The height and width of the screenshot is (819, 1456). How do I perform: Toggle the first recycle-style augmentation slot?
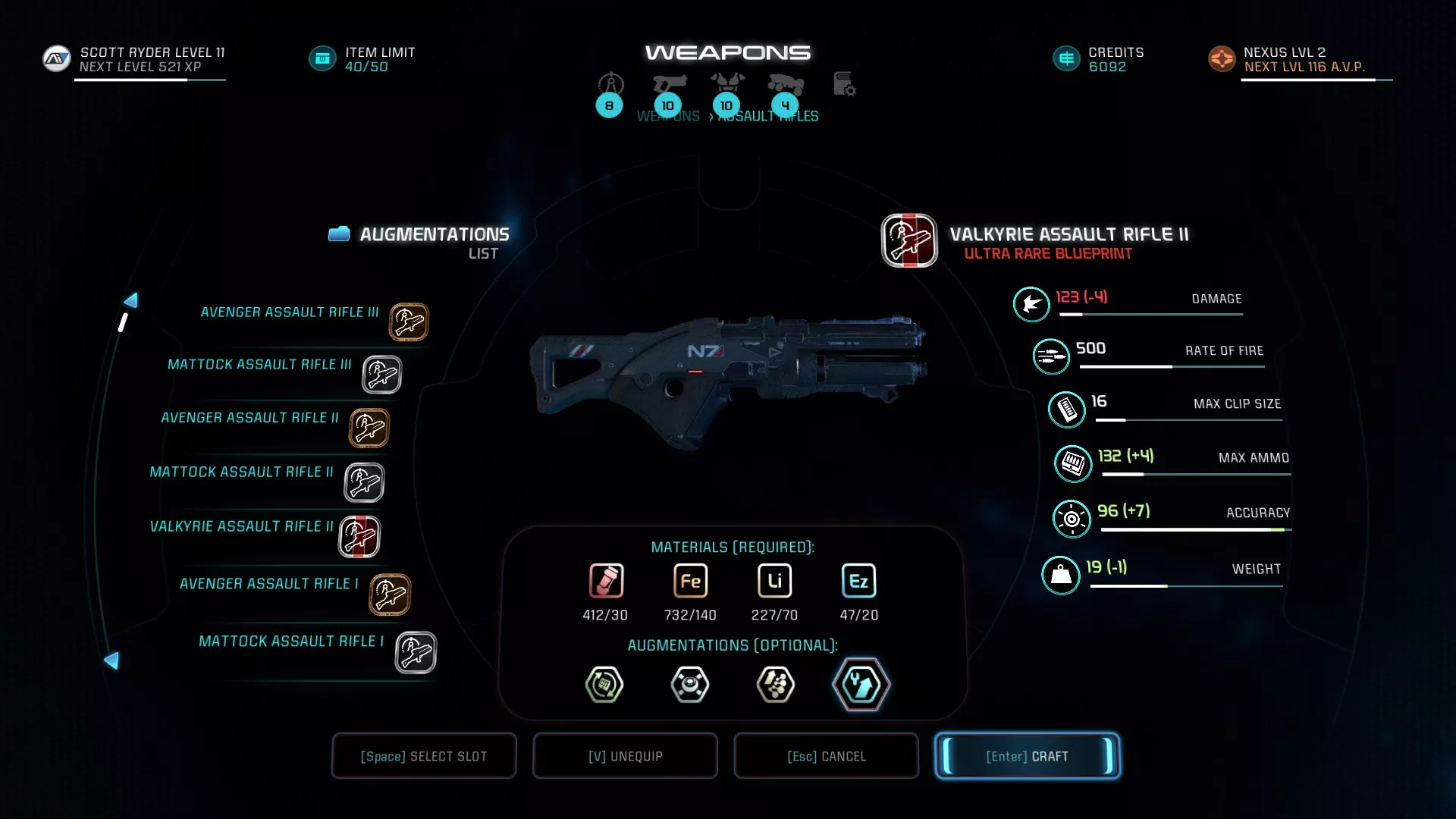[x=604, y=685]
